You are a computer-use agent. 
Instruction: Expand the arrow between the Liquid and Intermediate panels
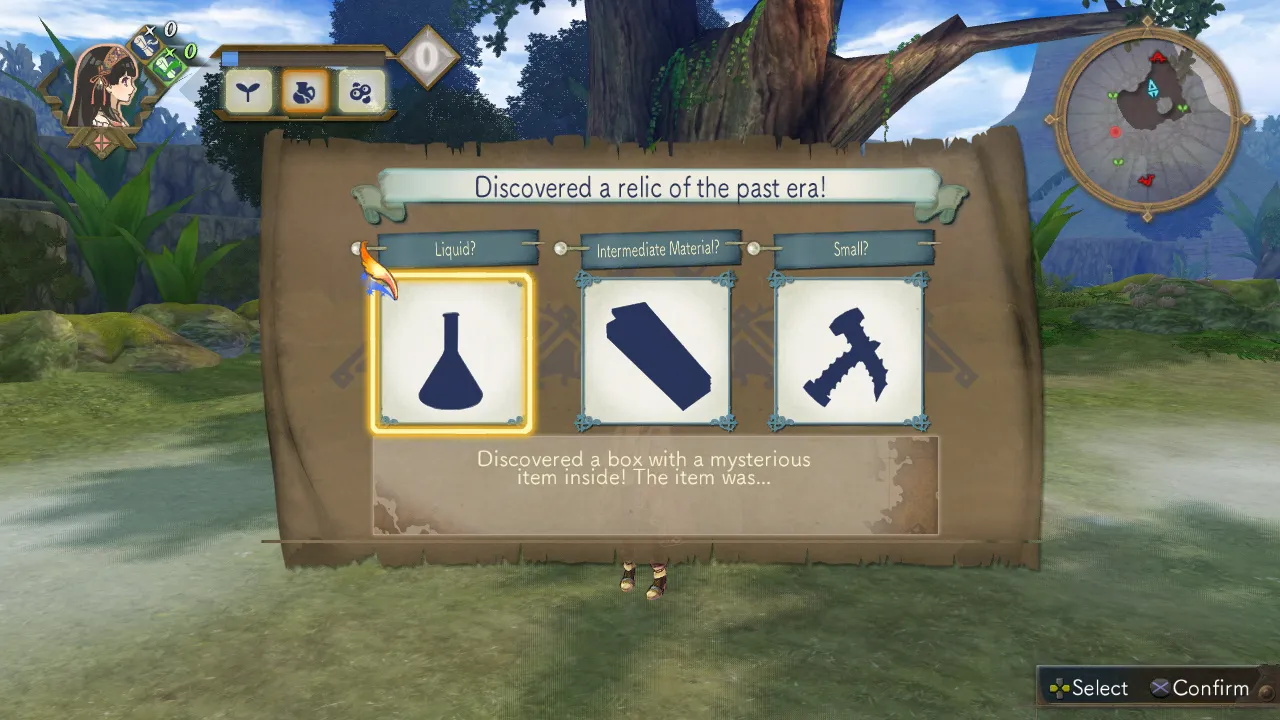tap(560, 249)
